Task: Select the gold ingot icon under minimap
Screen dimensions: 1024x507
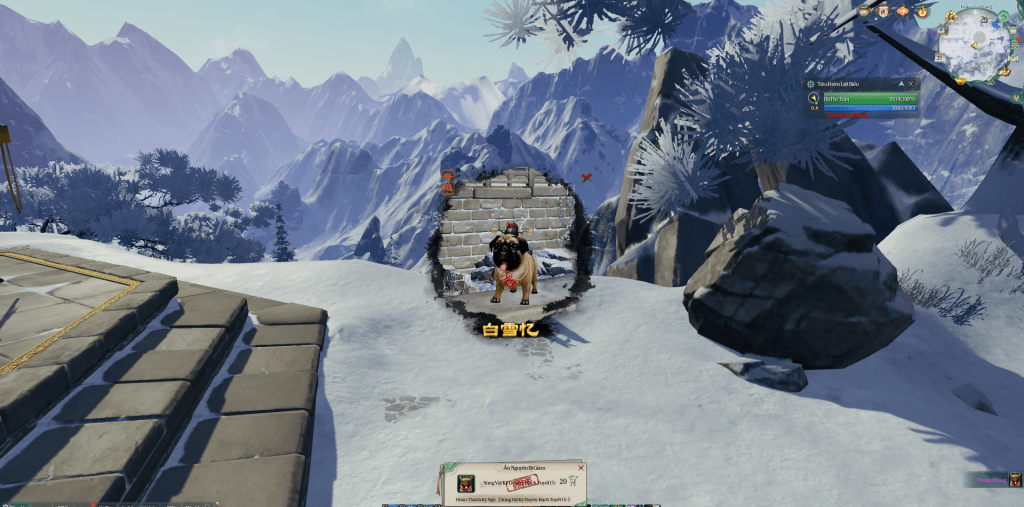Action: [x=960, y=81]
